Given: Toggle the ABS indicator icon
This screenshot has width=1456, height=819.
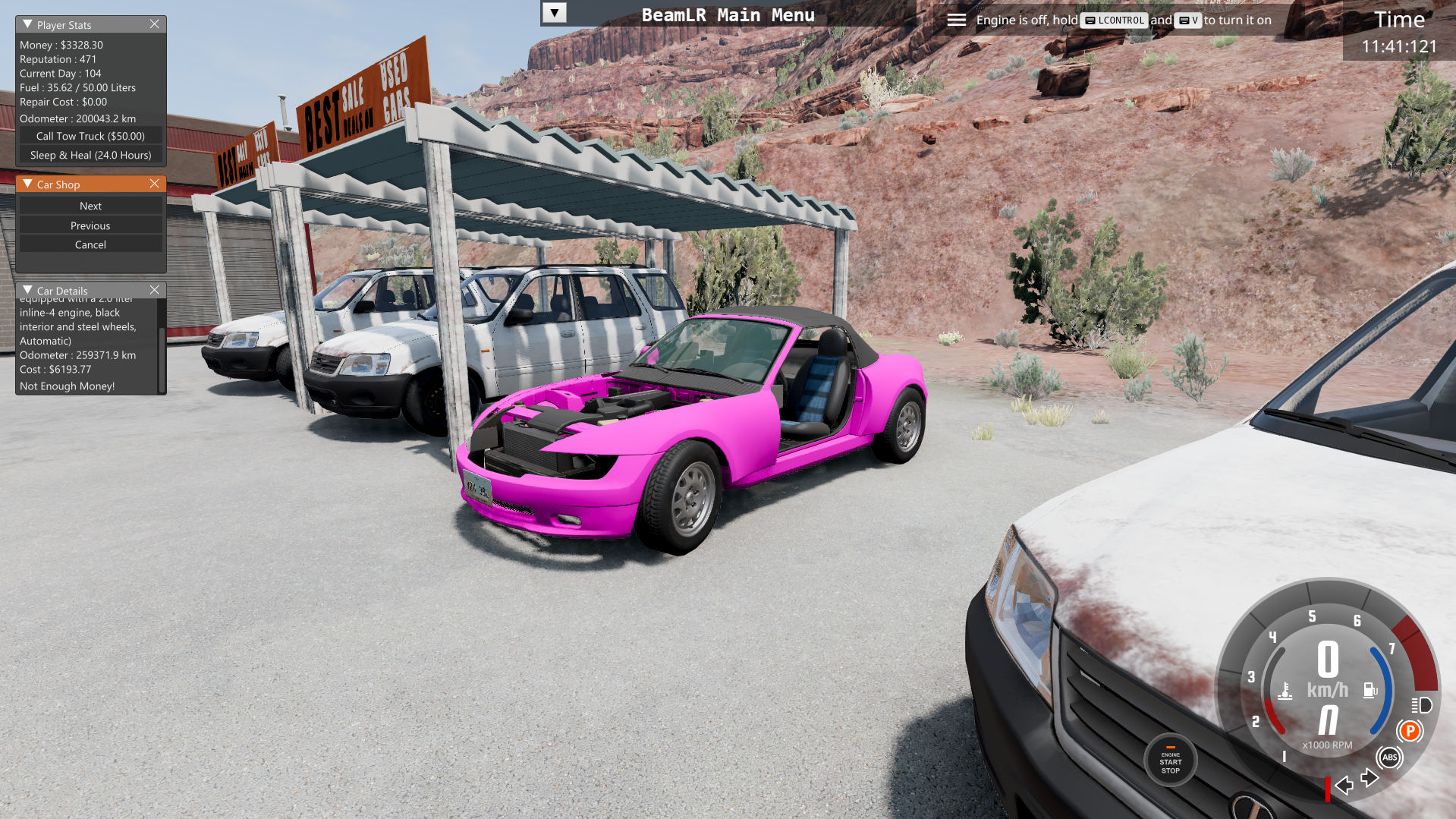Looking at the screenshot, I should (1389, 757).
